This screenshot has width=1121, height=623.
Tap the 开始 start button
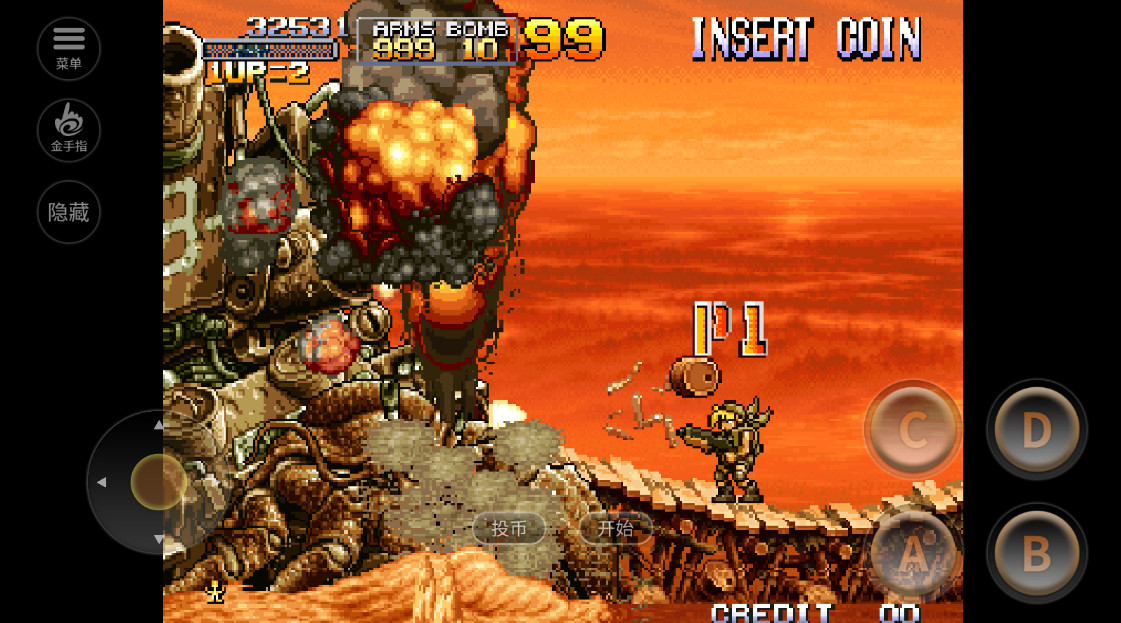tap(615, 529)
